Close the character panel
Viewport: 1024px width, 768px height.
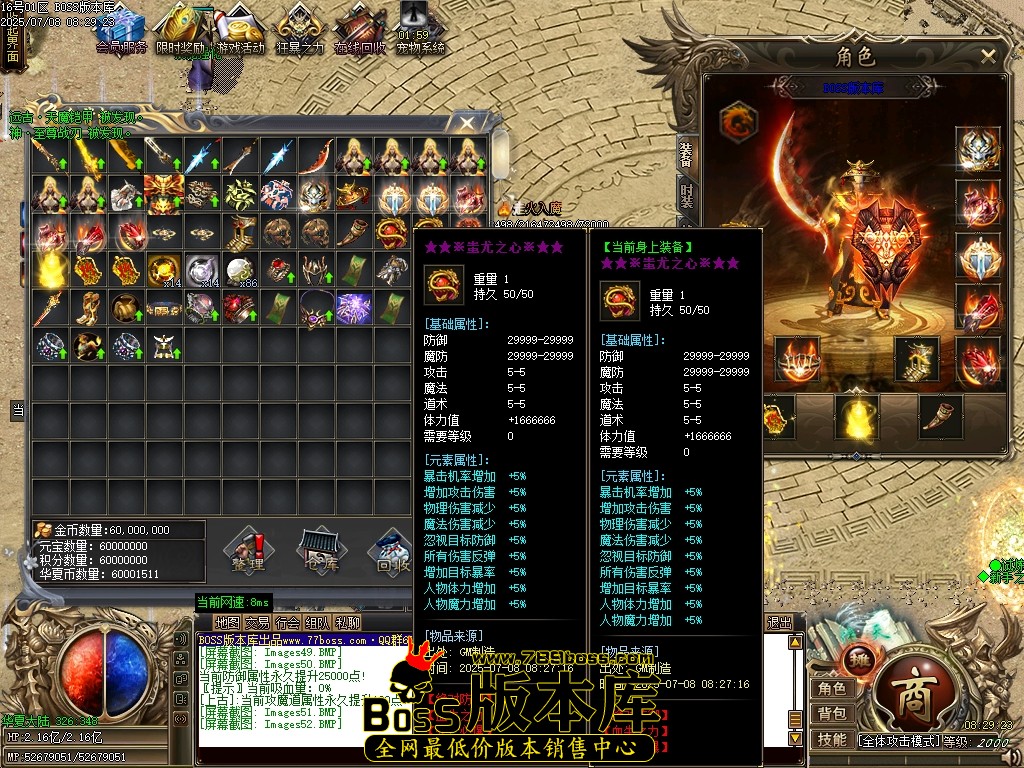point(988,57)
